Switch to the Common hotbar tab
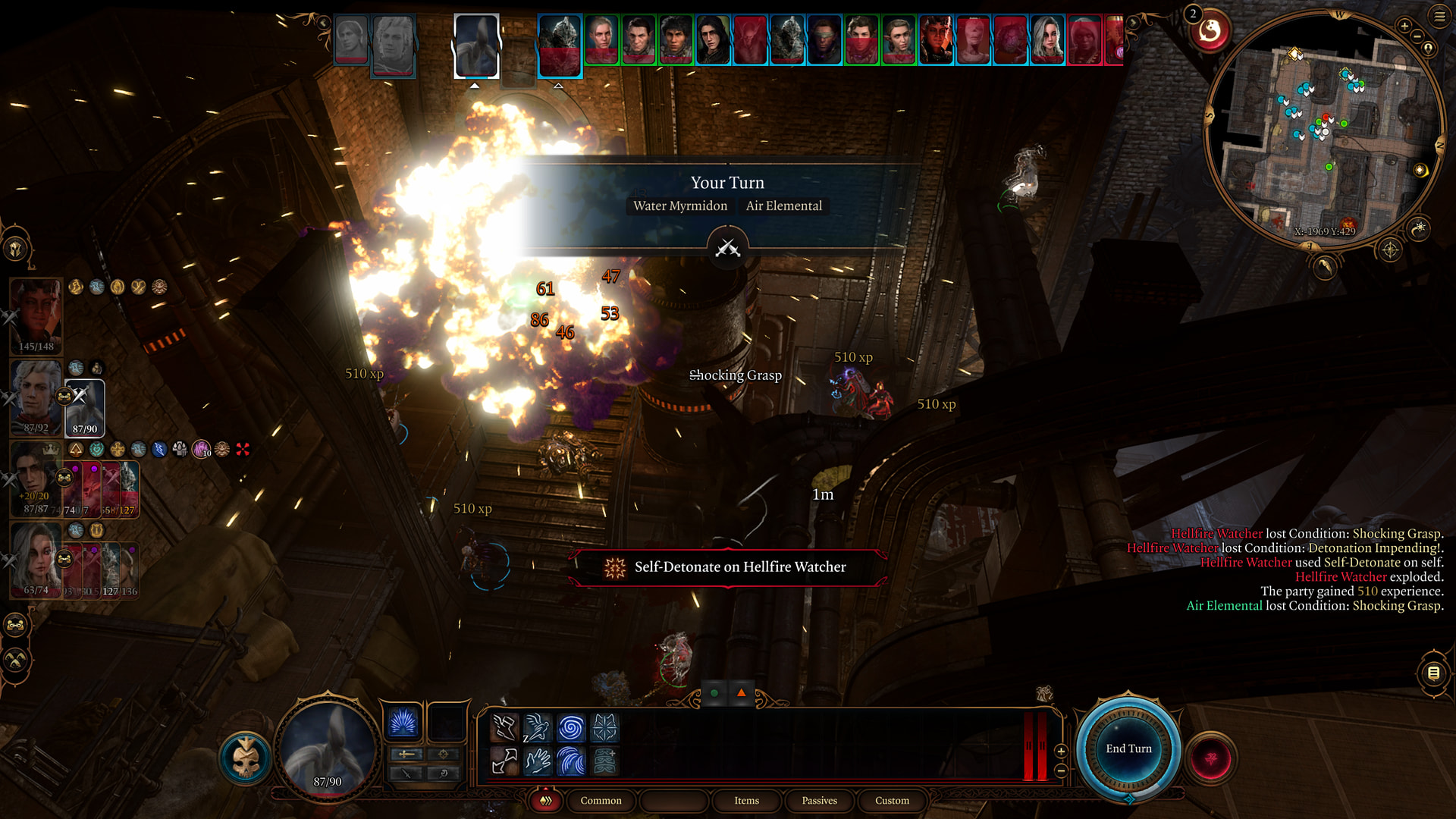This screenshot has width=1456, height=819. pos(601,801)
